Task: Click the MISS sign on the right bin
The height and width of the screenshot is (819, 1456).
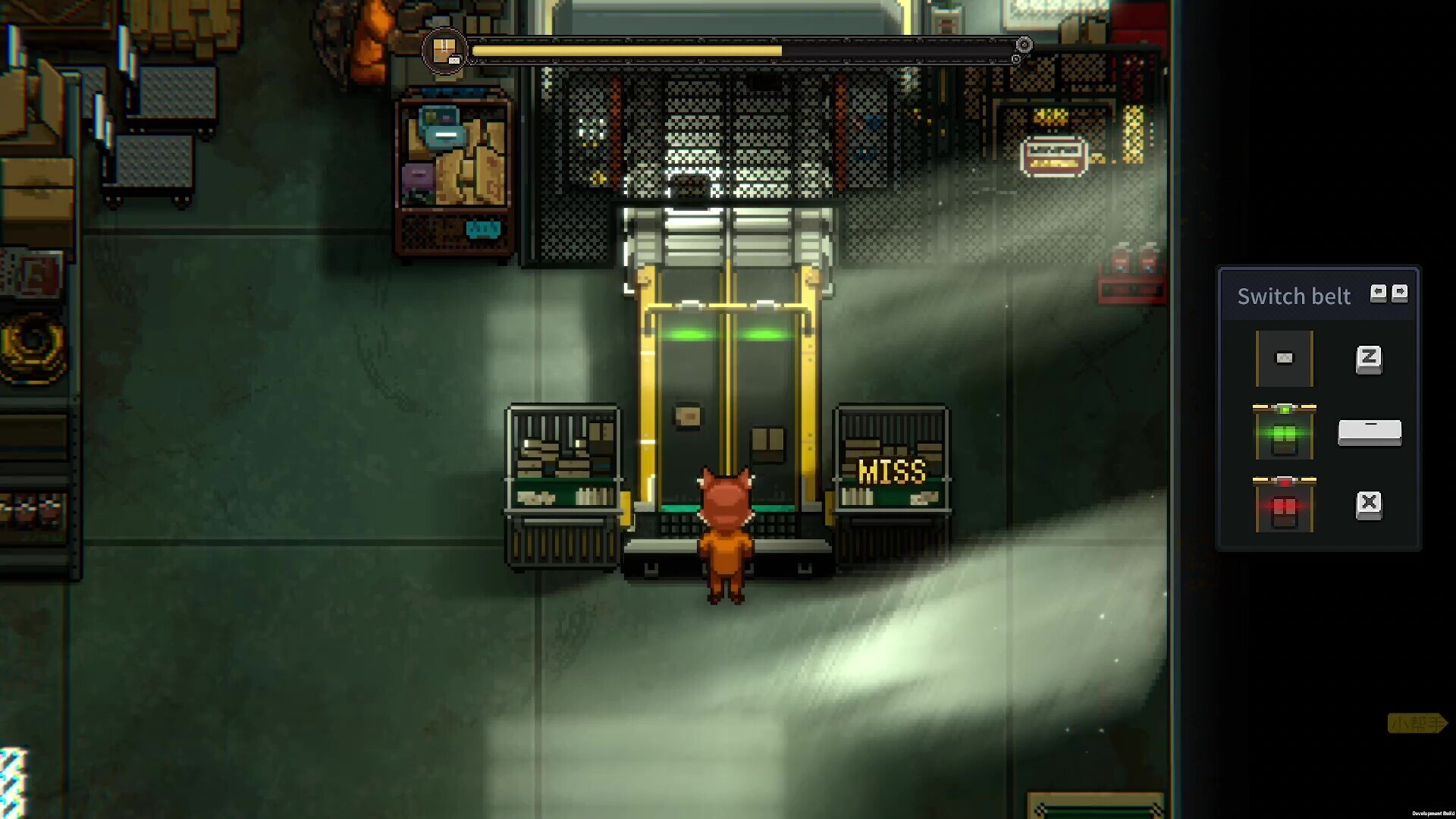Action: coord(893,472)
